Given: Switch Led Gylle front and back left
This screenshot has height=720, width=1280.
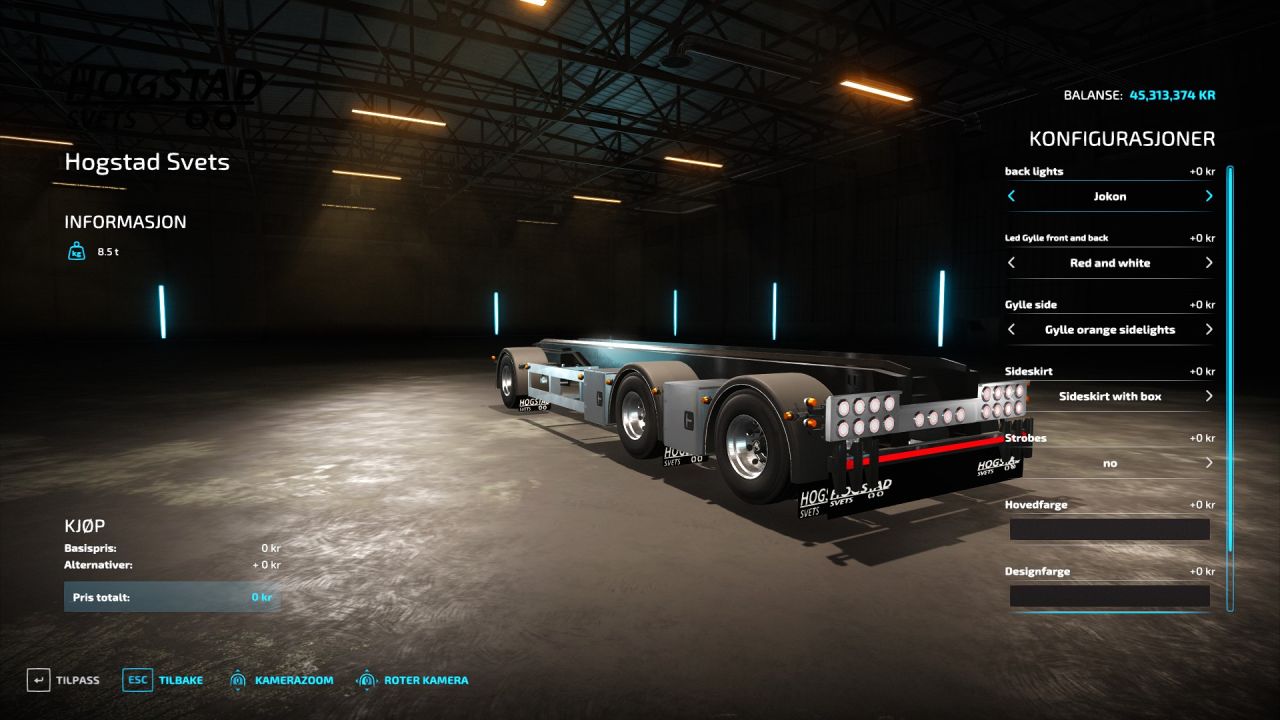Looking at the screenshot, I should point(1011,263).
